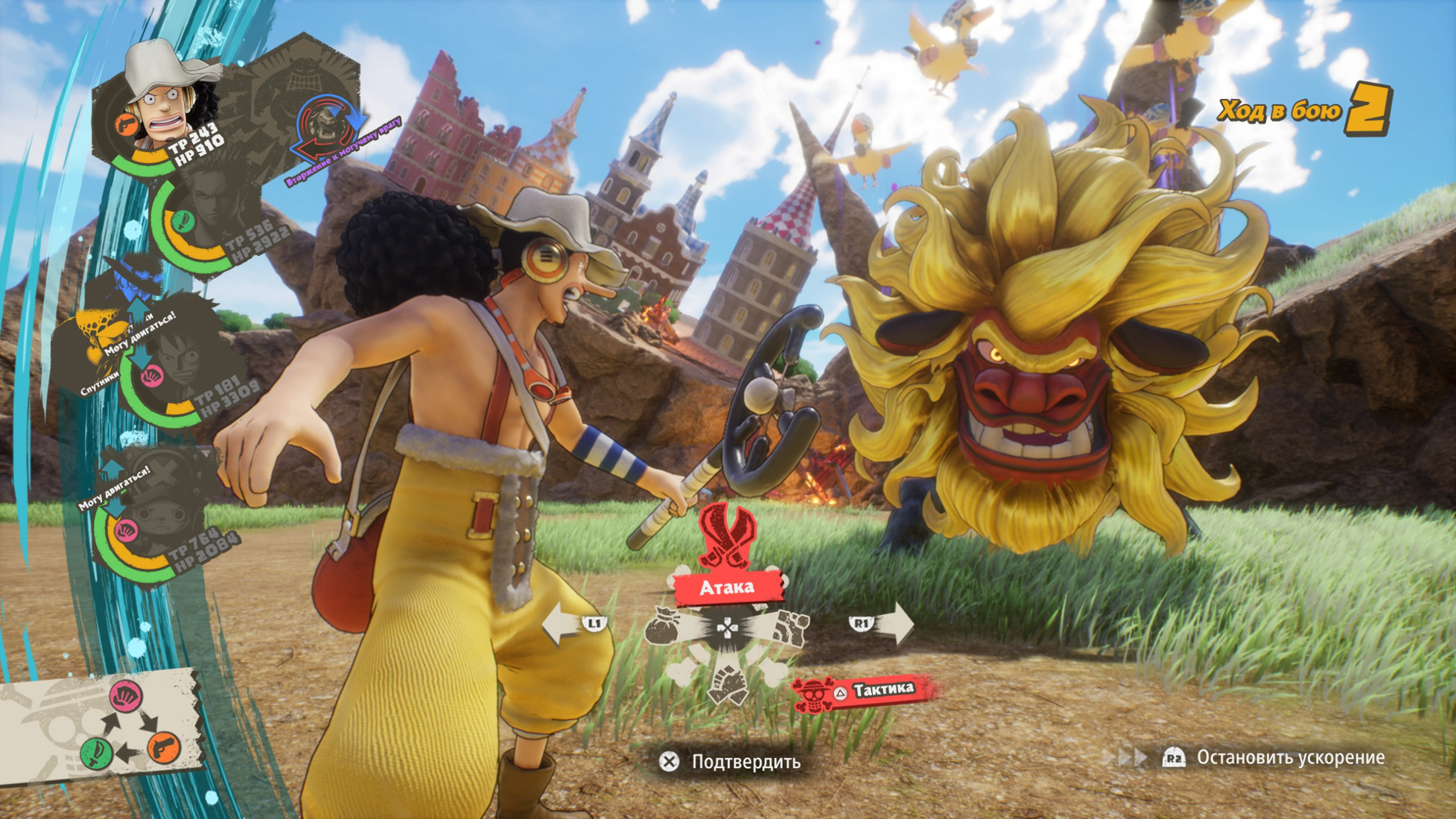Cycle to next target with right arrow
Image resolution: width=1456 pixels, height=819 pixels.
pyautogui.click(x=883, y=622)
